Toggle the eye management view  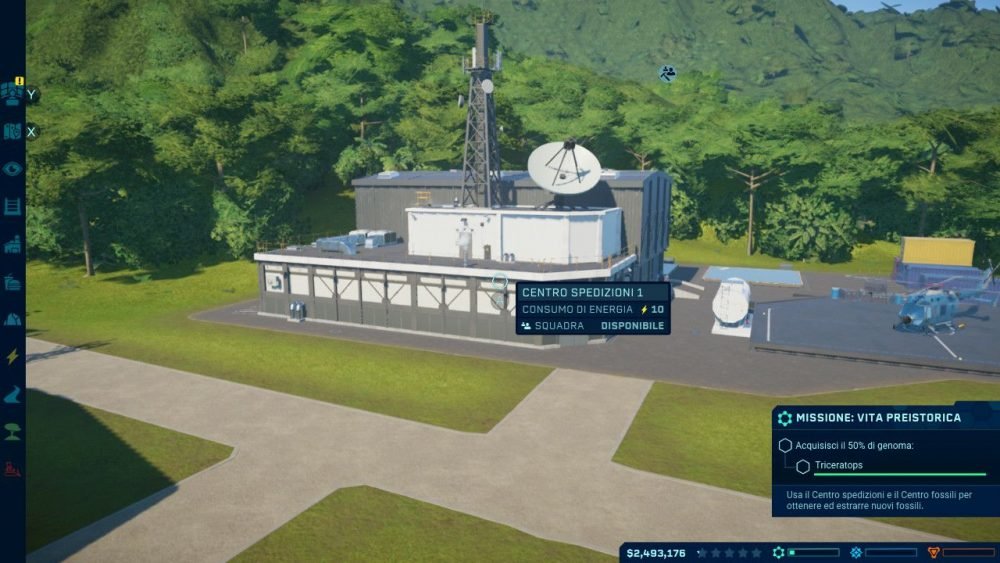point(12,168)
